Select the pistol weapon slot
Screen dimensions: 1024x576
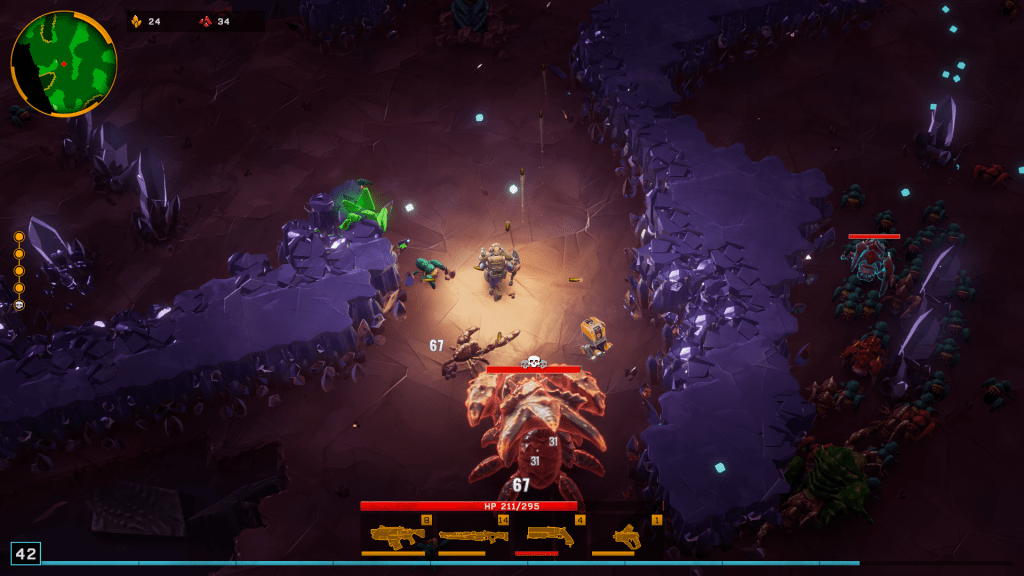(x=626, y=535)
